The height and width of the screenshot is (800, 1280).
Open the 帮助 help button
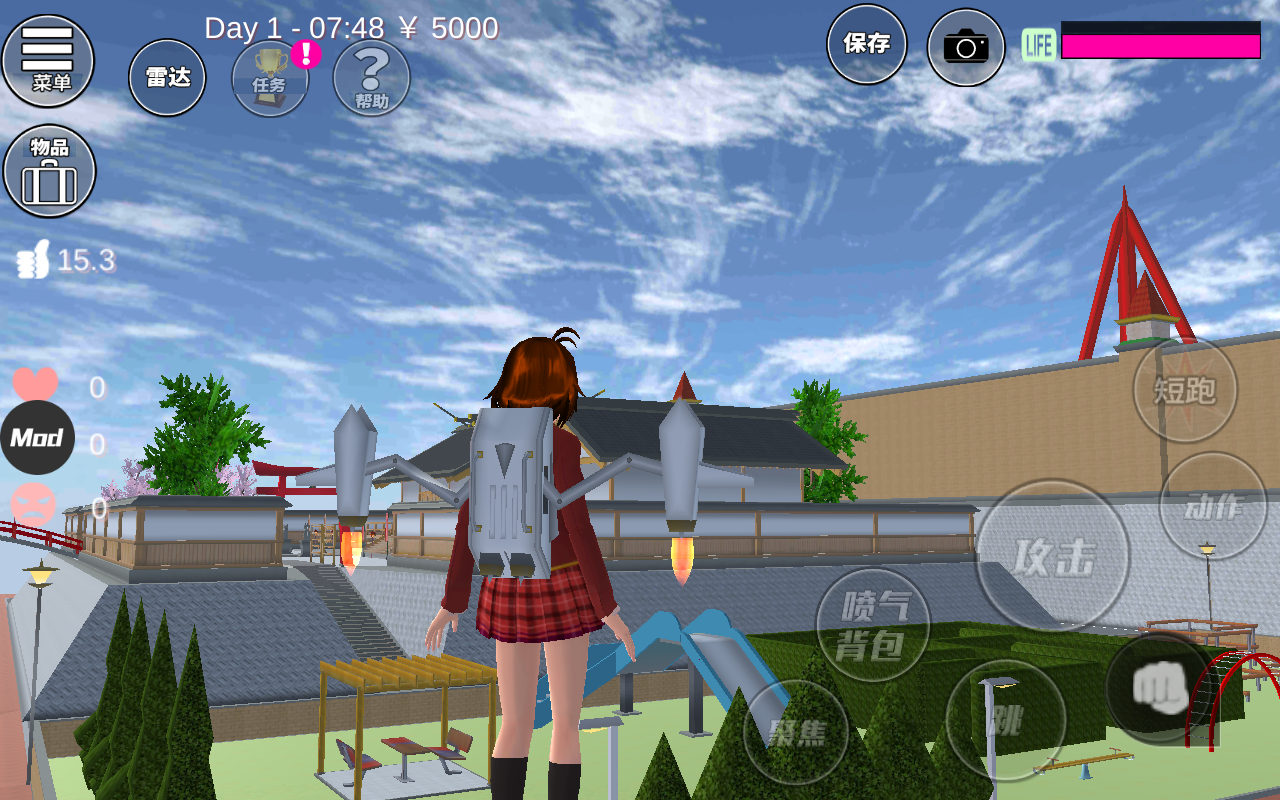[371, 78]
